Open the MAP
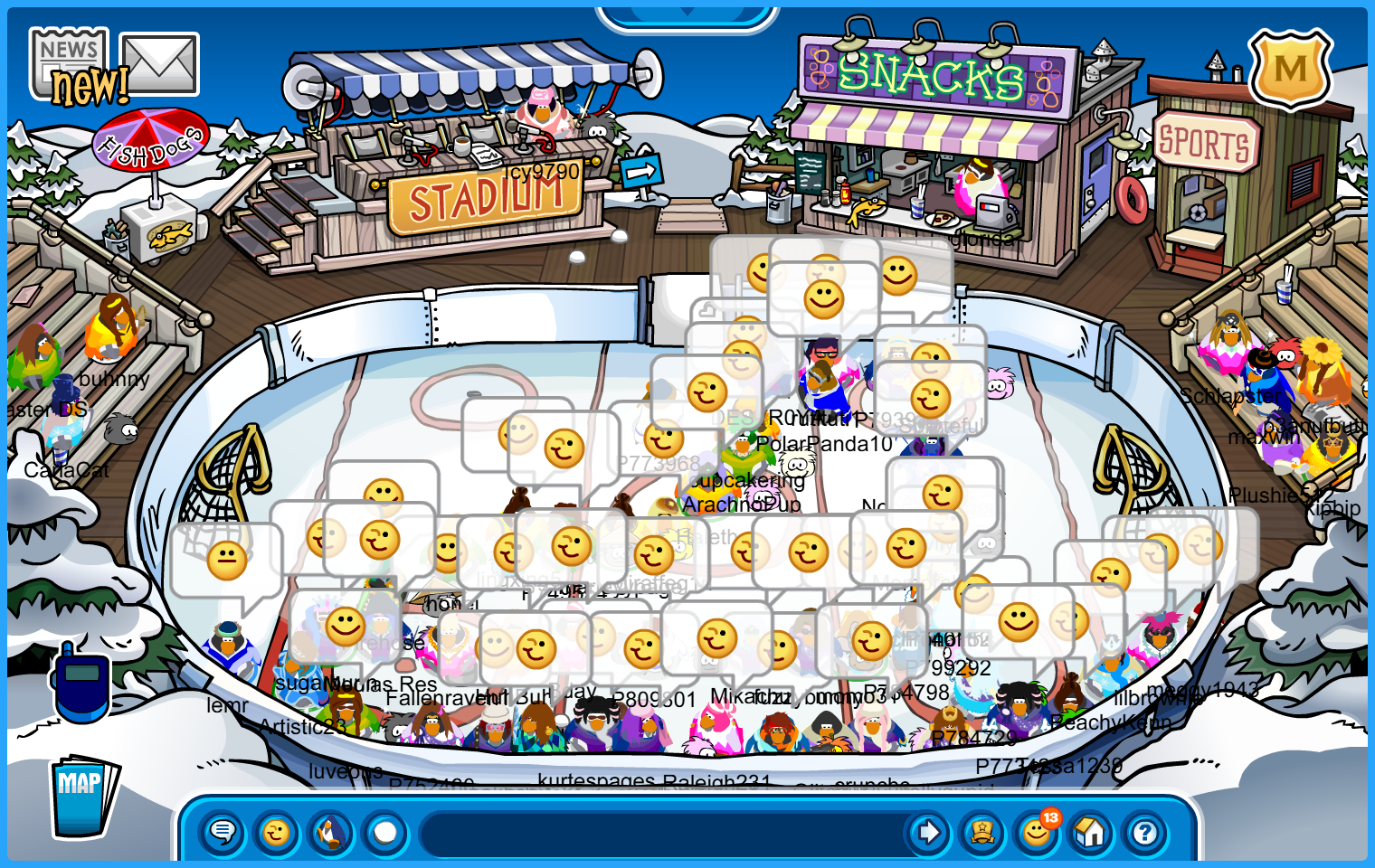The height and width of the screenshot is (868, 1375). [x=83, y=797]
